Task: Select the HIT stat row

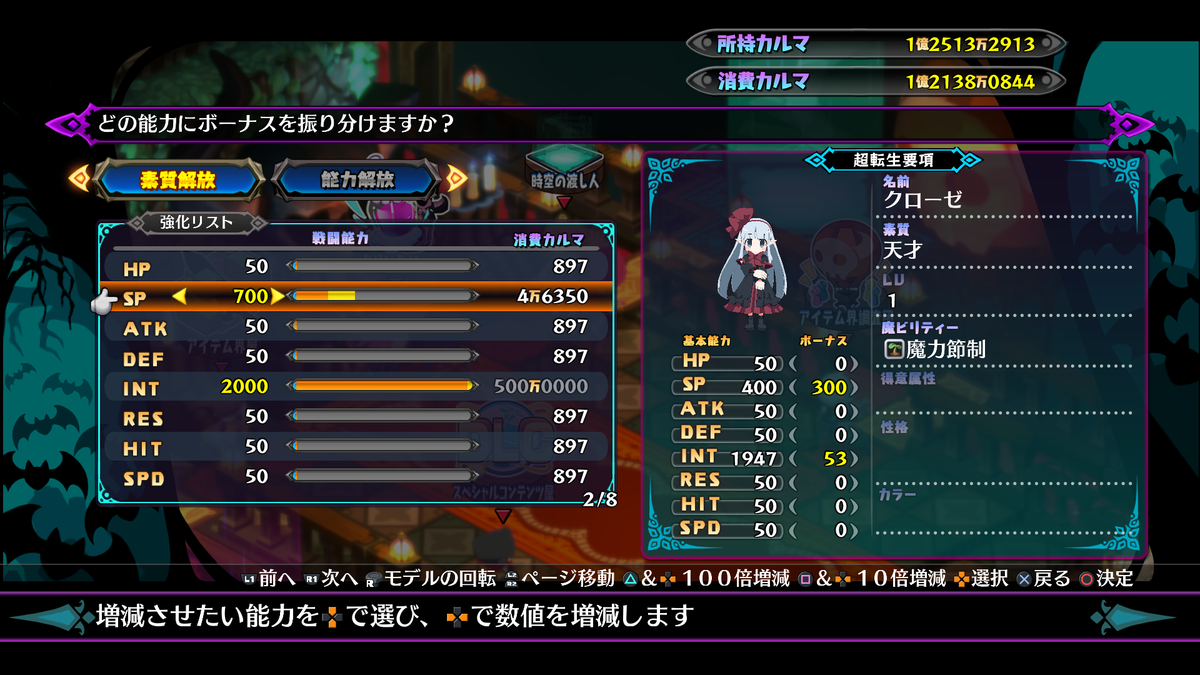Action: click(x=356, y=447)
